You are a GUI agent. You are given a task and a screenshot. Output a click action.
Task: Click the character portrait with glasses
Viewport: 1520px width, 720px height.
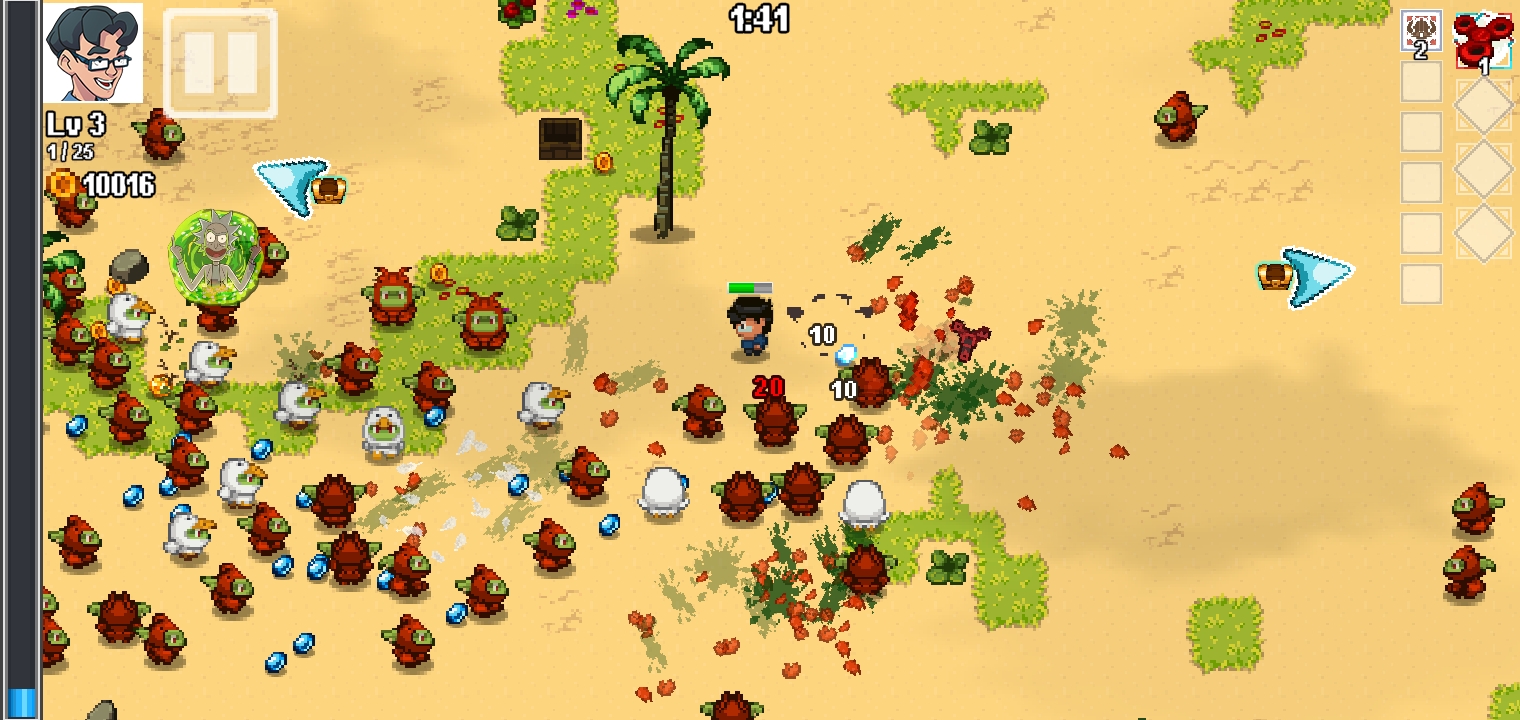pos(93,53)
